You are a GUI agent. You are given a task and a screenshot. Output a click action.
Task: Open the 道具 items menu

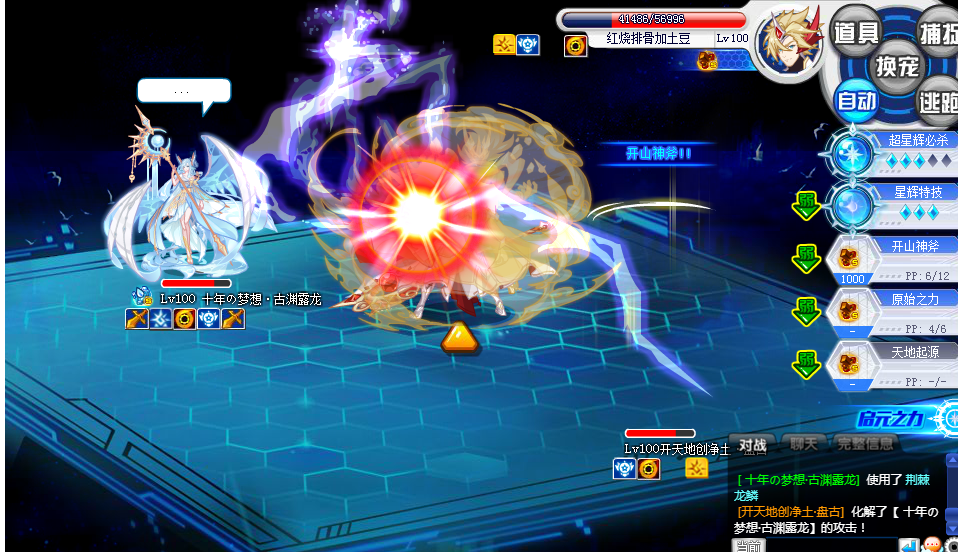[x=855, y=33]
